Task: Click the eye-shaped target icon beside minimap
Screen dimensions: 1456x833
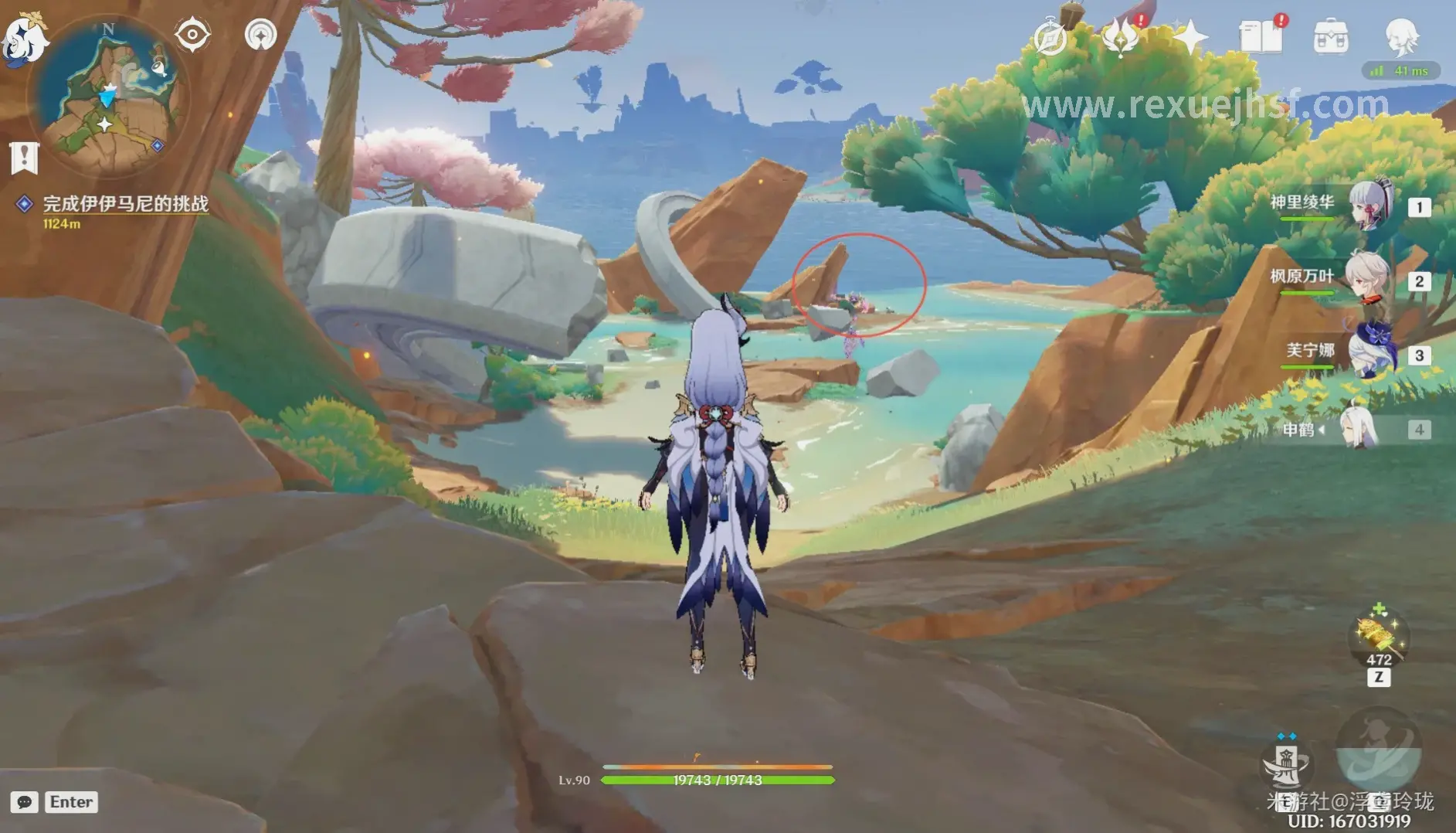Action: pos(192,35)
